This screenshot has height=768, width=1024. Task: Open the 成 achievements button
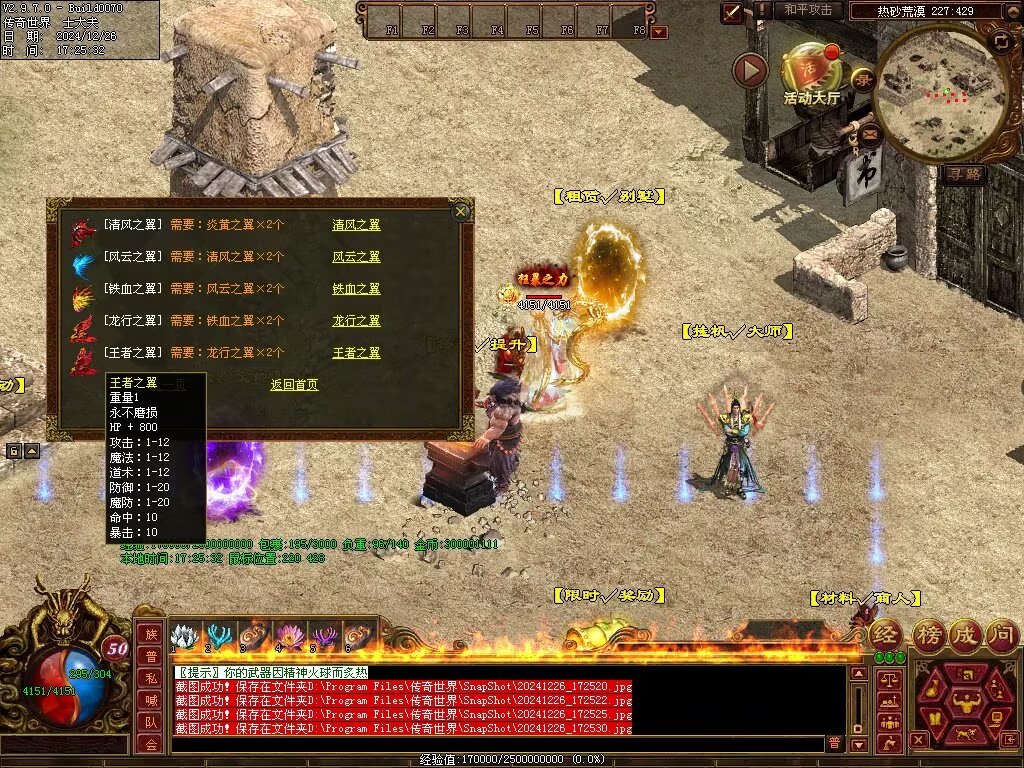pos(966,634)
